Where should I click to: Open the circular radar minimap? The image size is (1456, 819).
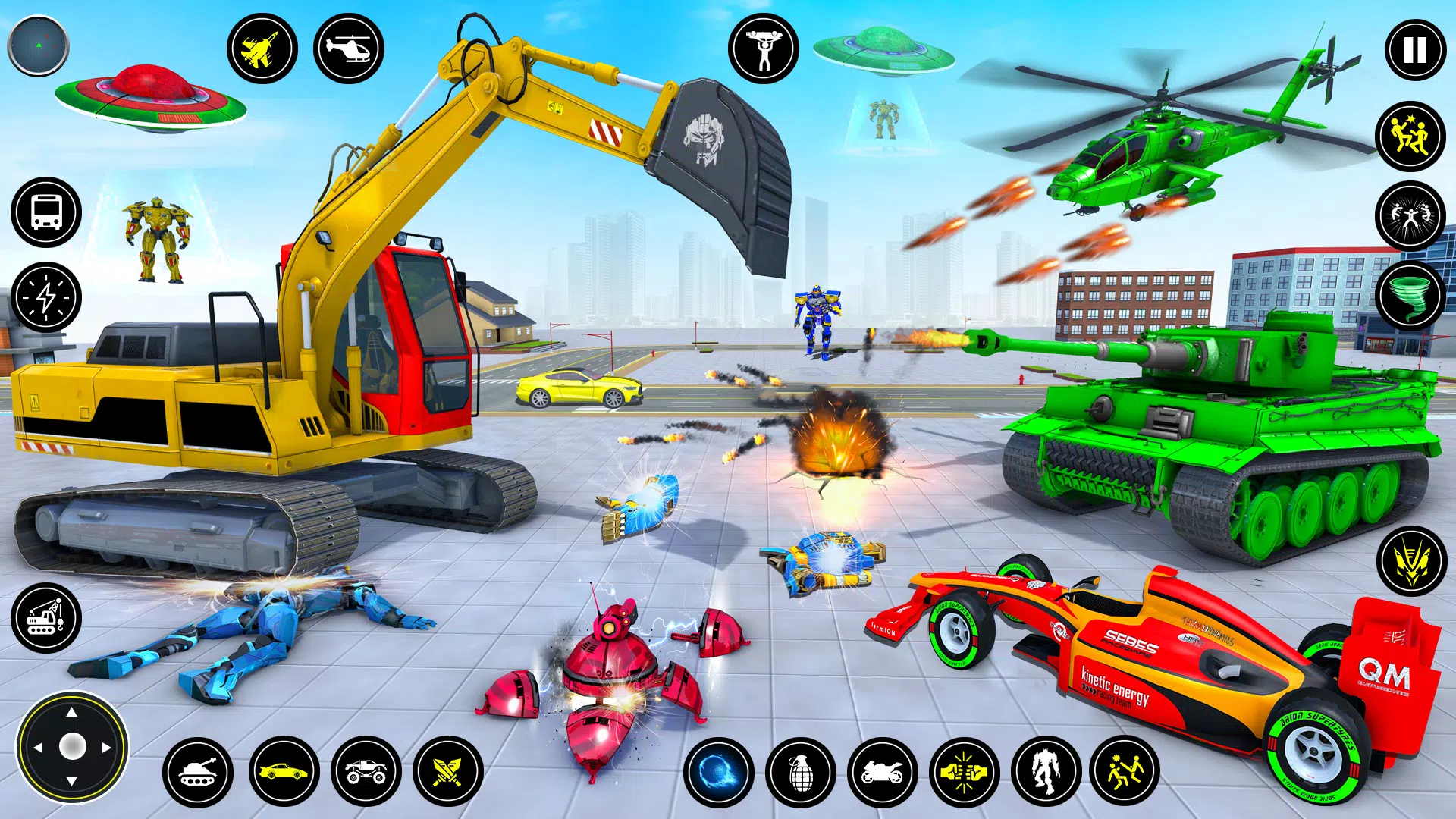(38, 46)
